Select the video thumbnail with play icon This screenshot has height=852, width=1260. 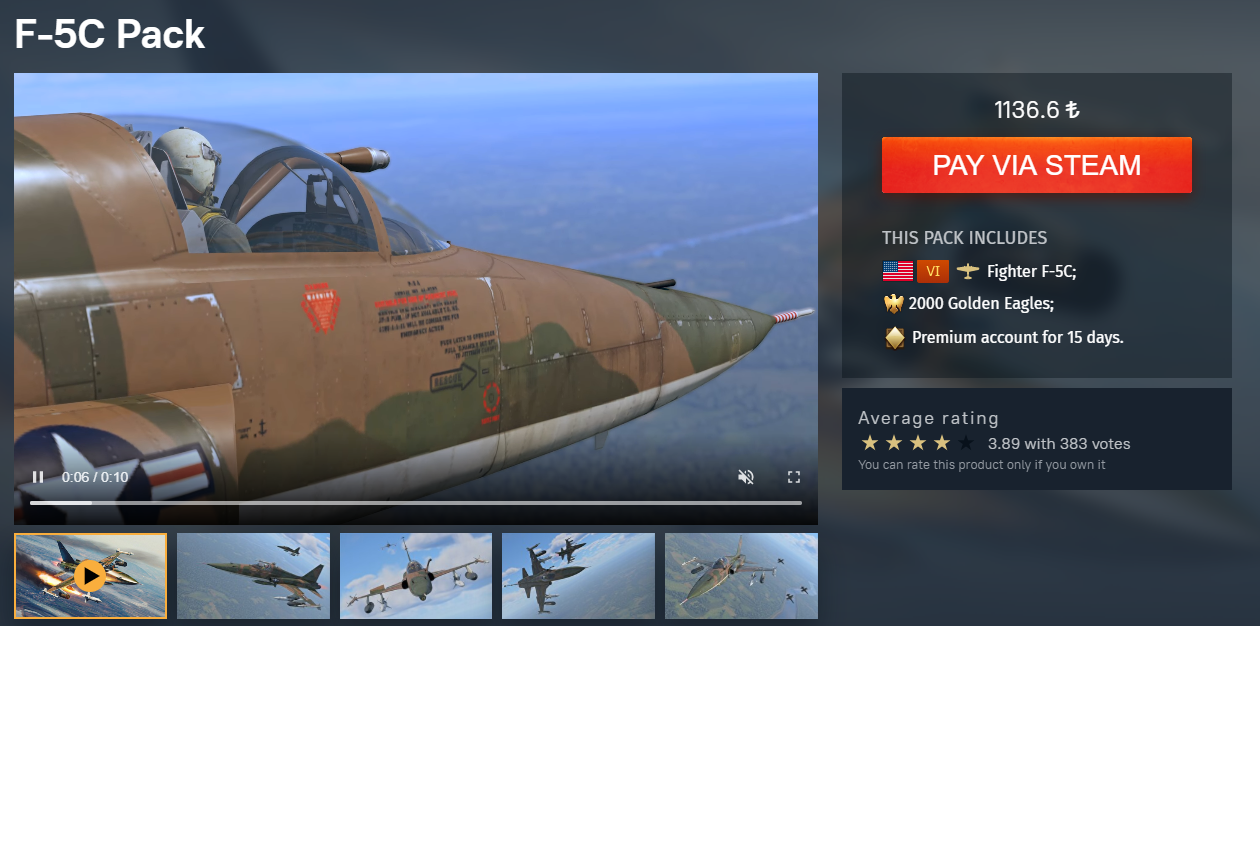click(x=90, y=576)
